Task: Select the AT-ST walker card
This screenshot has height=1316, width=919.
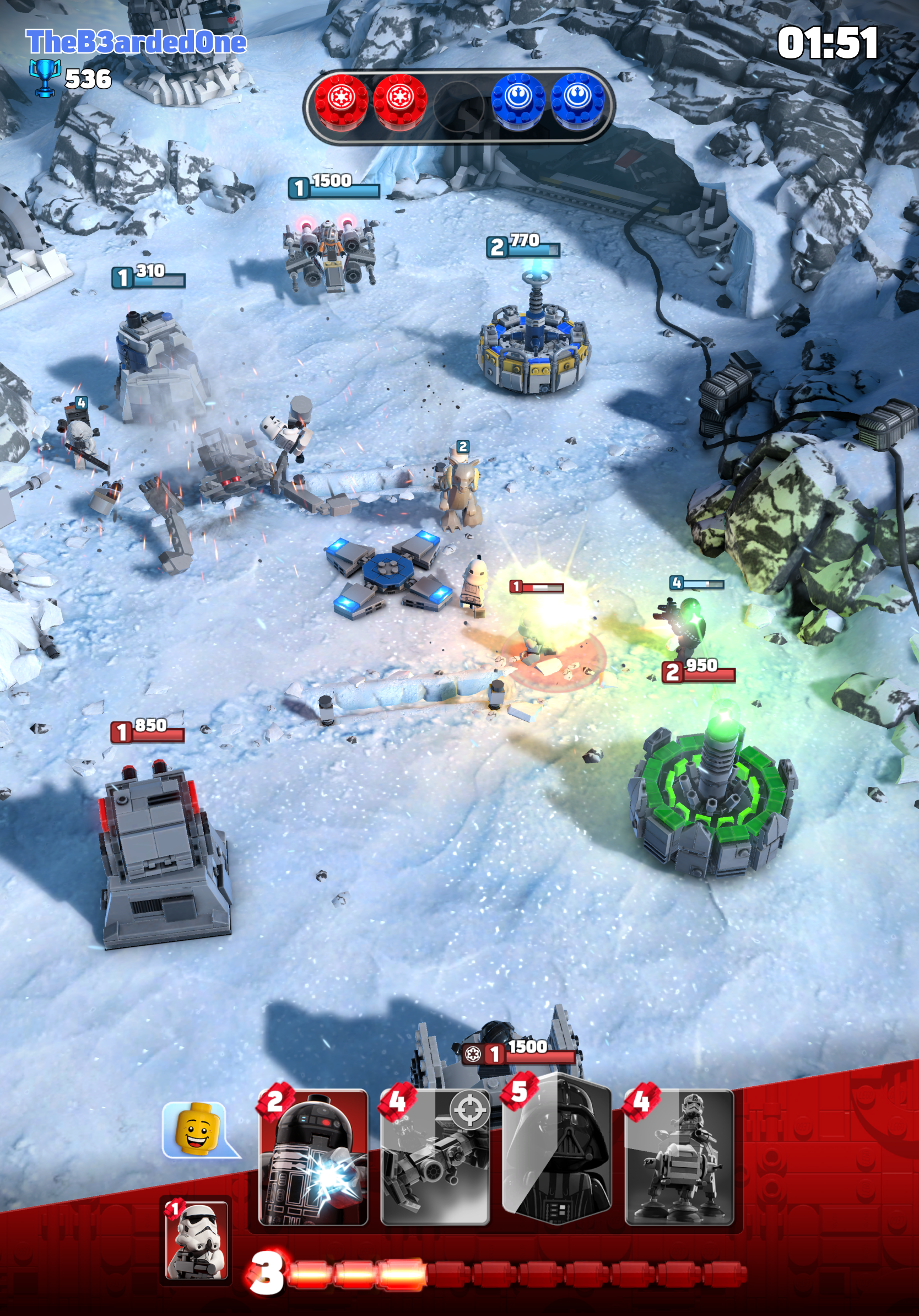Action: pyautogui.click(x=679, y=1158)
